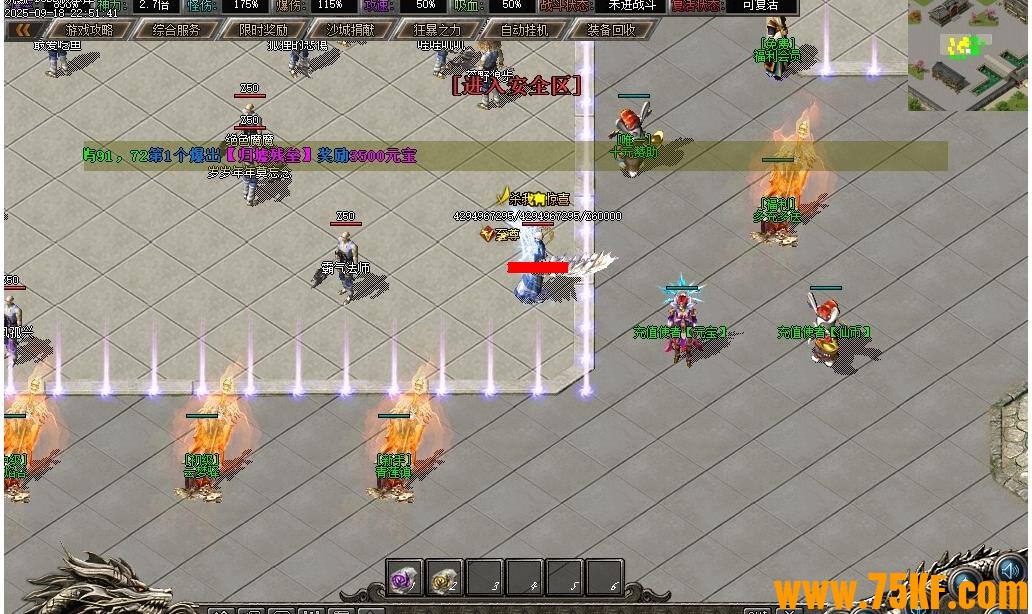Screen dimensions: 1032x614
Task: Open the 综合服务 services menu
Action: pos(176,30)
